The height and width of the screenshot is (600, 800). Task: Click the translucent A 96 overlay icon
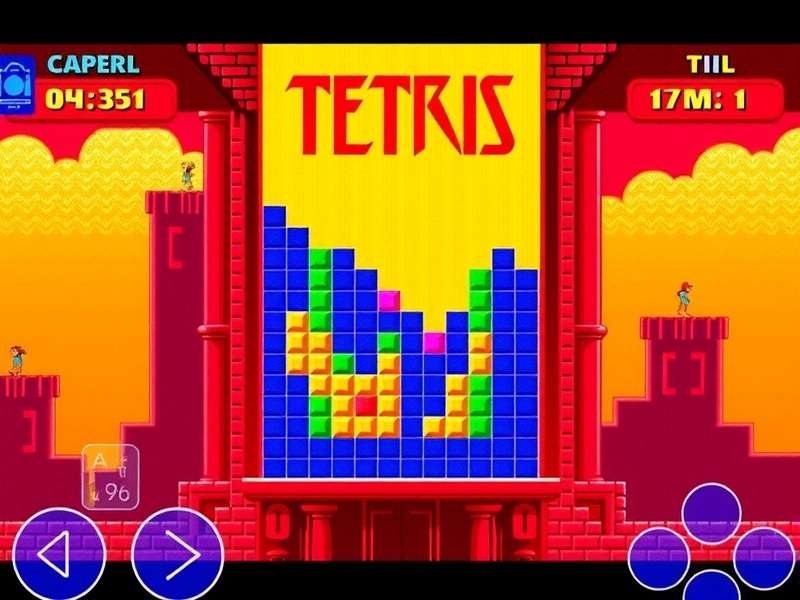tap(110, 476)
